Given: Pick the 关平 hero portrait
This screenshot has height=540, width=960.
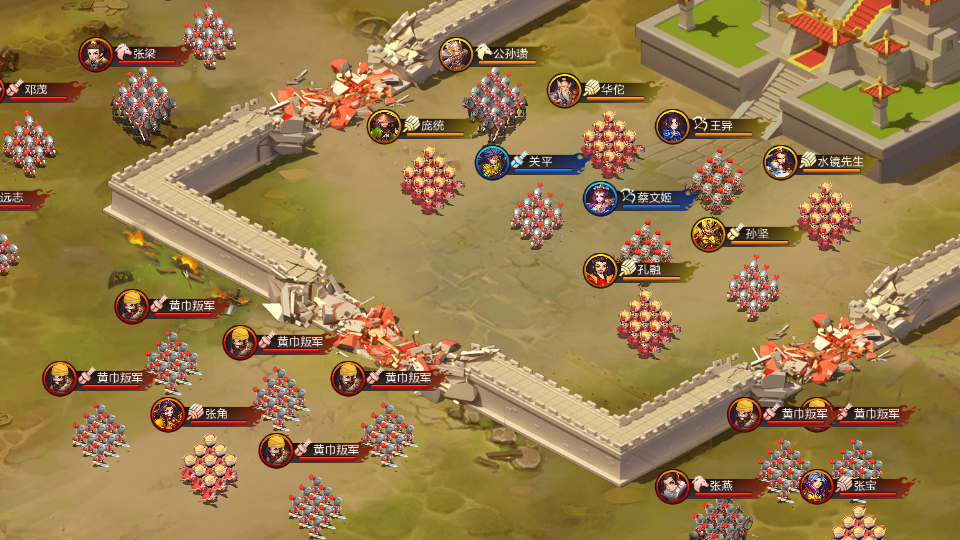Looking at the screenshot, I should pos(492,162).
